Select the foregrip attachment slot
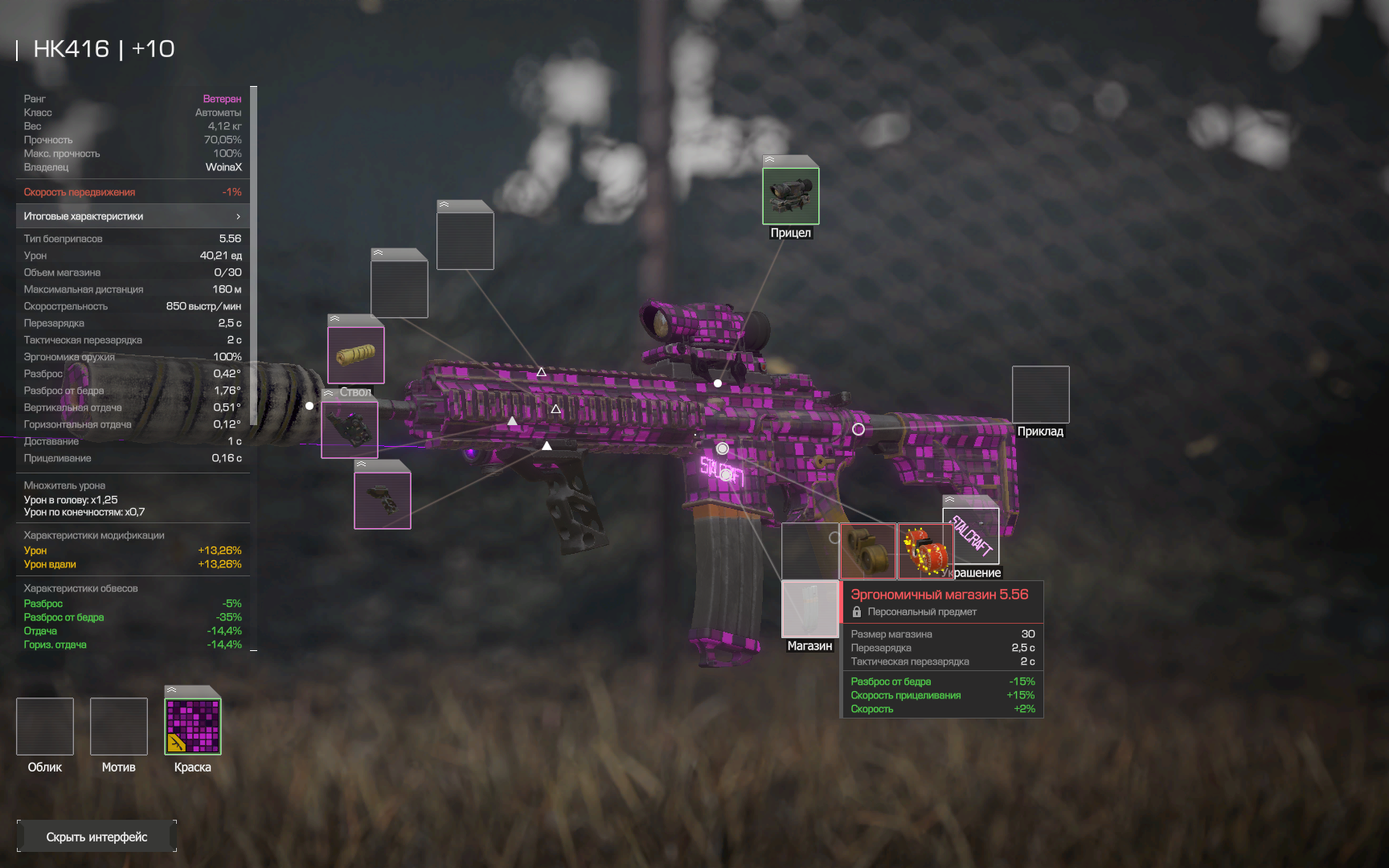1389x868 pixels. [x=383, y=500]
